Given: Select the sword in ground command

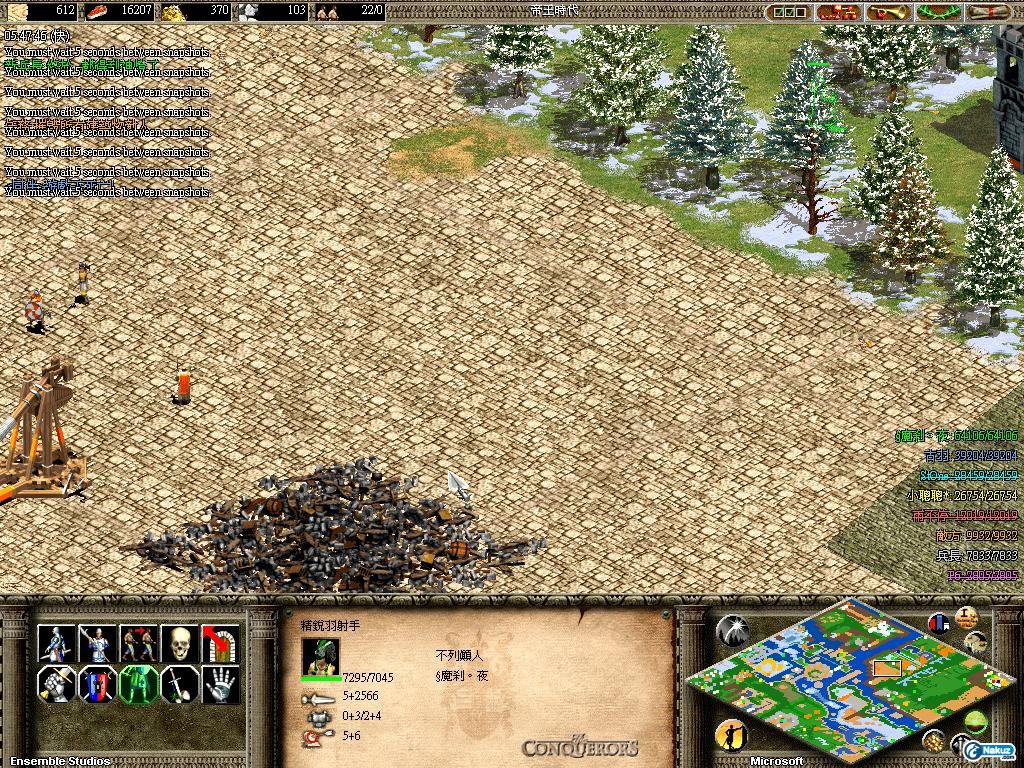Looking at the screenshot, I should coord(180,685).
